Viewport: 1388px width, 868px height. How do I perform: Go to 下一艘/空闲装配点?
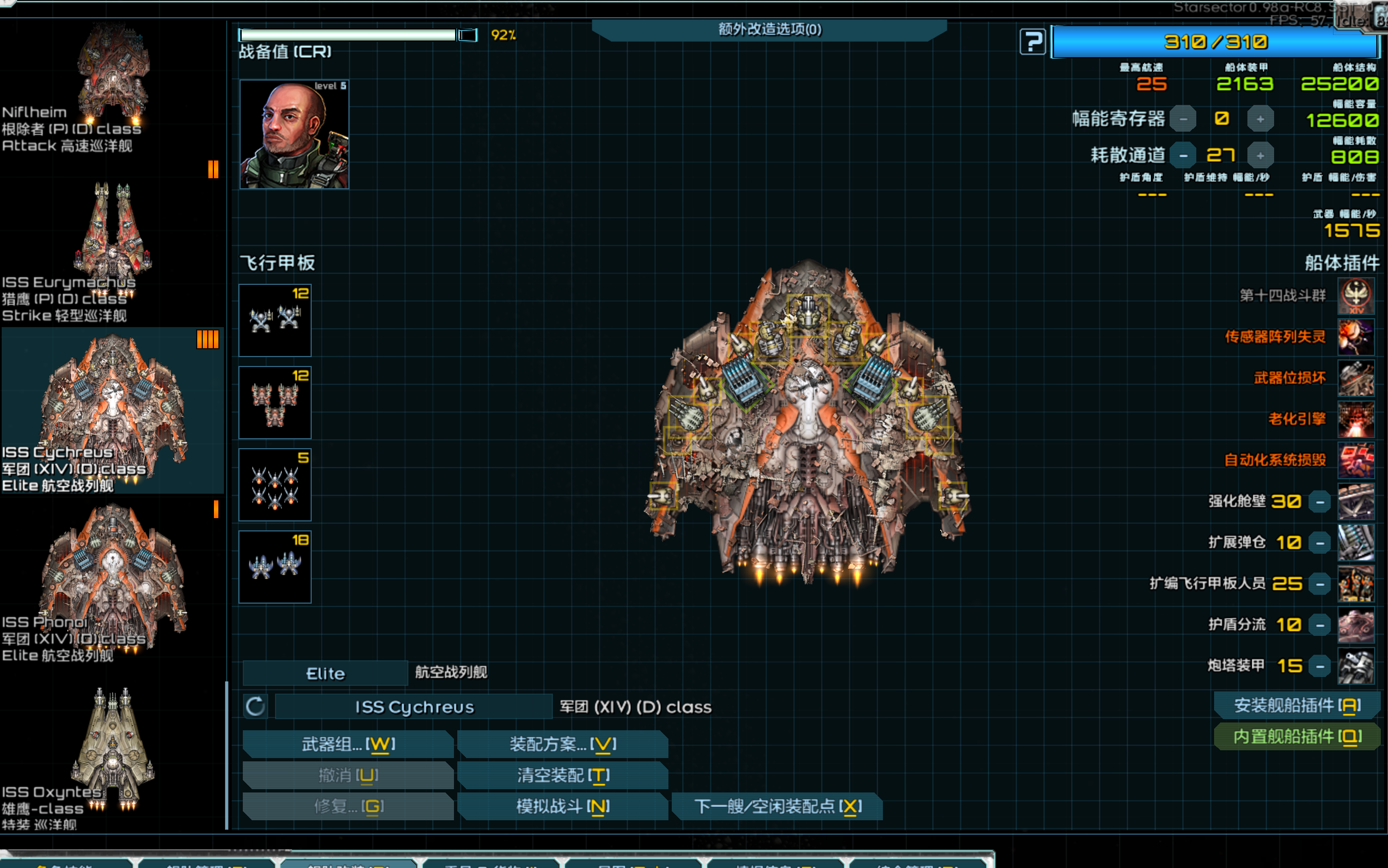point(777,806)
